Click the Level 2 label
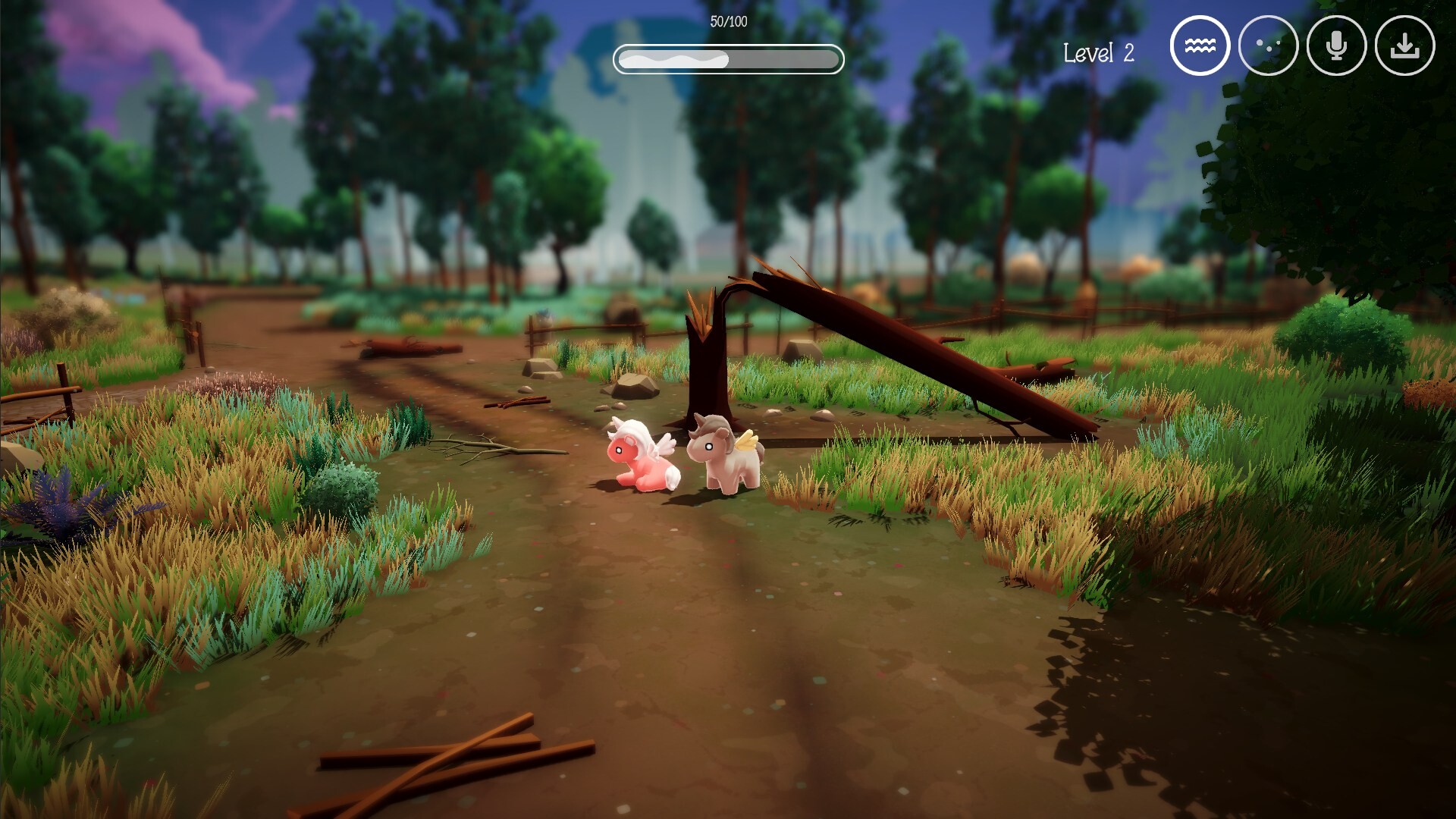1456x819 pixels. [x=1099, y=53]
